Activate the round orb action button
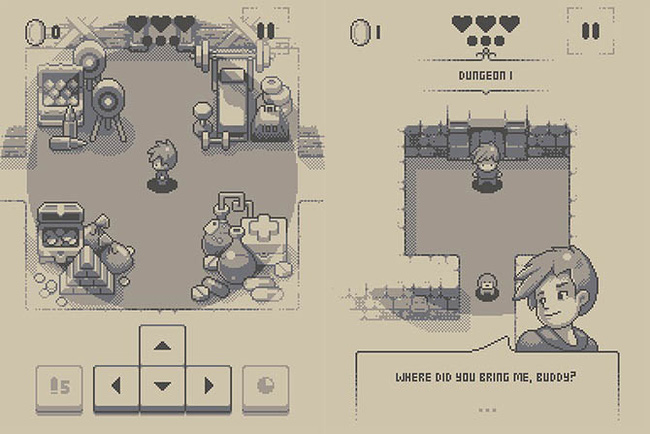This screenshot has width=650, height=434. pos(265,386)
